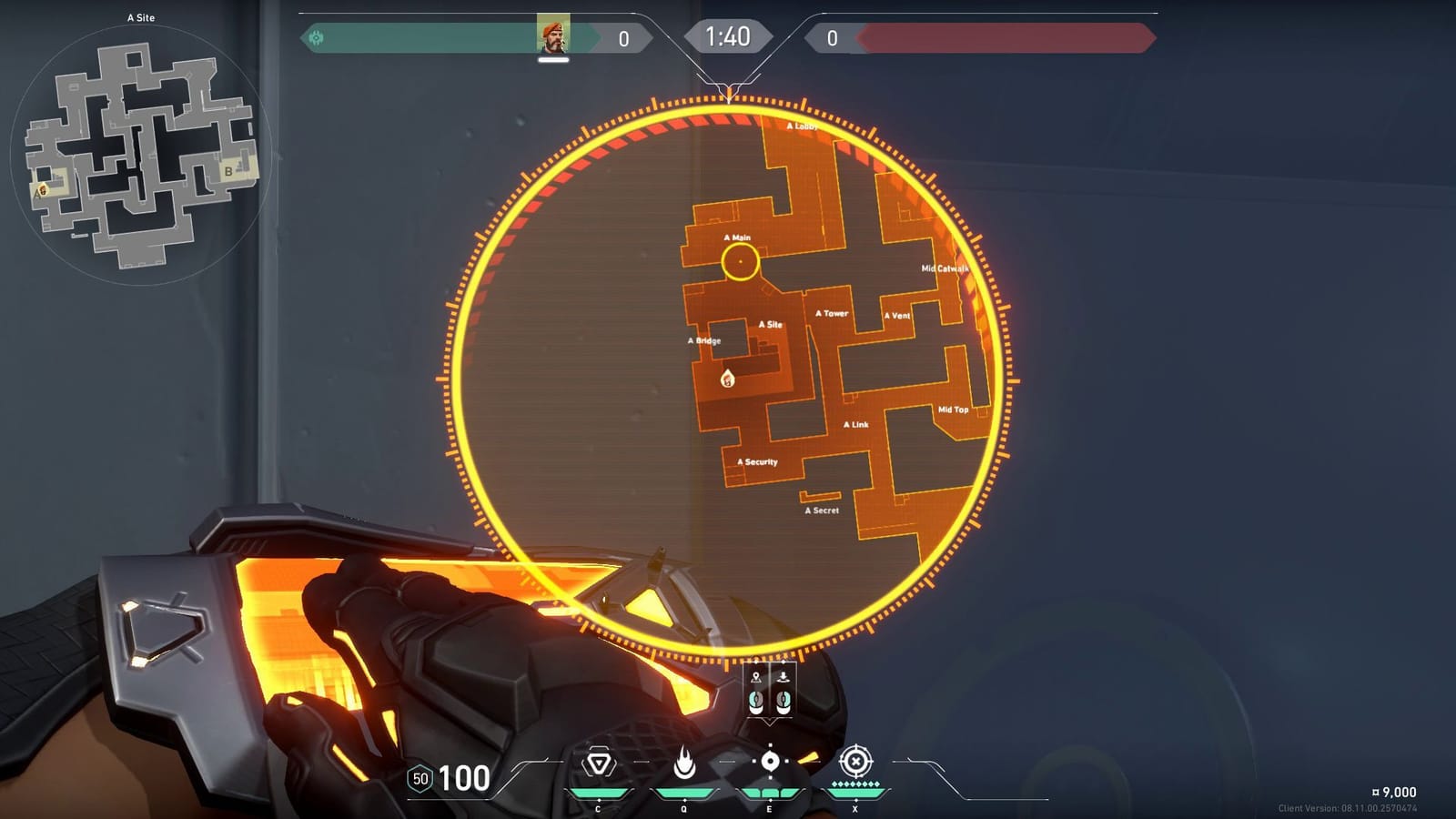
Task: Activate the Orbital Strike ultimate icon
Action: click(x=855, y=763)
